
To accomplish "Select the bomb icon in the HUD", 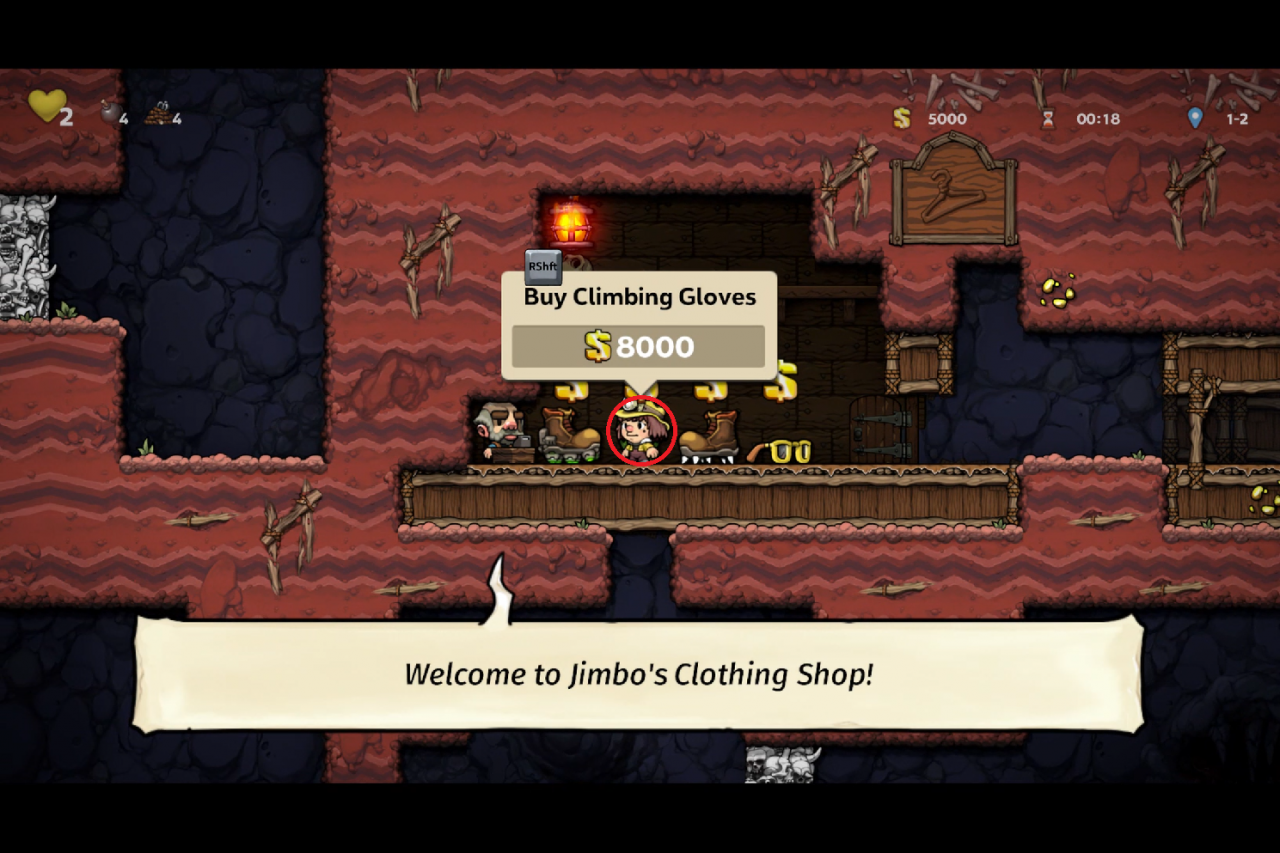I will [110, 113].
